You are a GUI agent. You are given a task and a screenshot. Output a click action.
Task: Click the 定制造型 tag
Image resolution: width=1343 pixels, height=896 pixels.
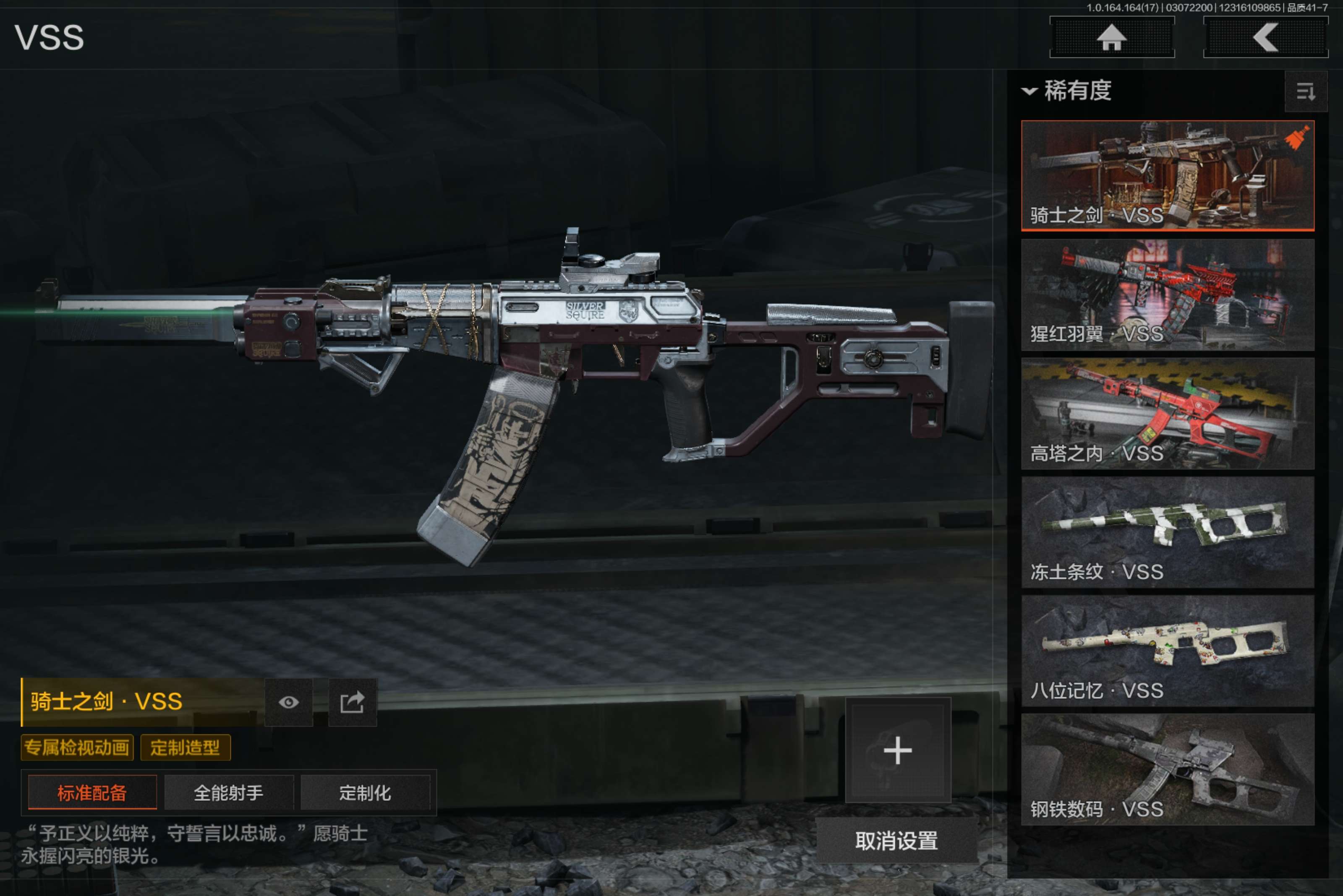click(x=185, y=748)
